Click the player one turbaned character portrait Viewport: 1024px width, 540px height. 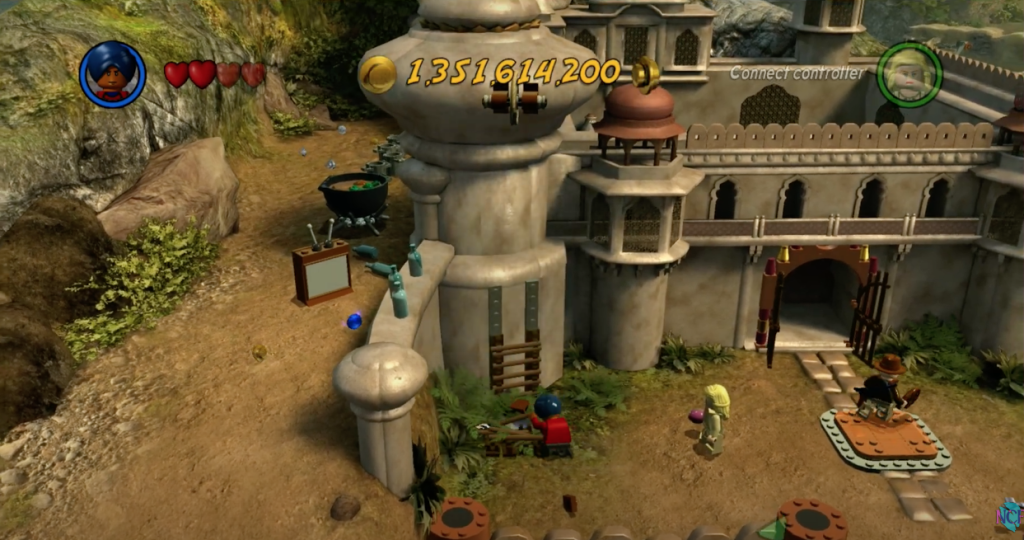(x=112, y=74)
